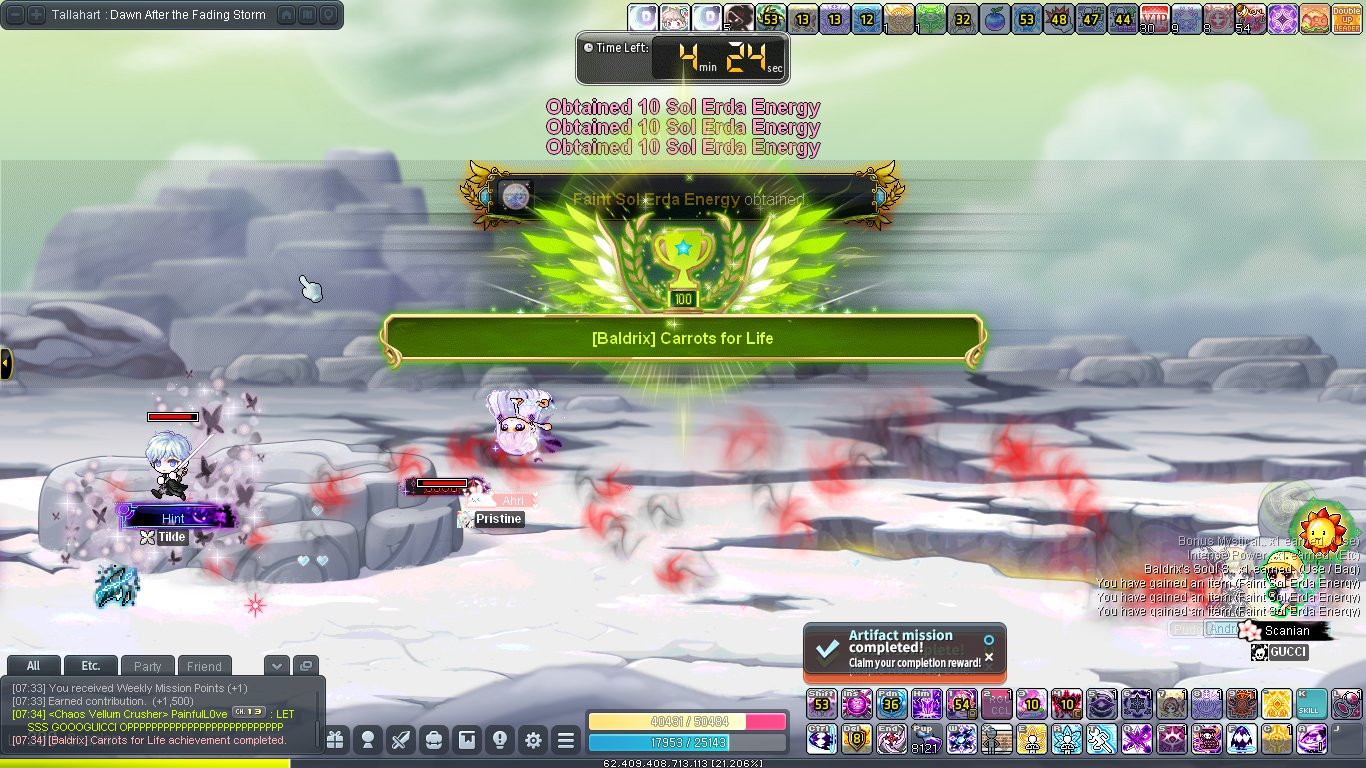Click the minimap minus collapse button

tap(15, 15)
